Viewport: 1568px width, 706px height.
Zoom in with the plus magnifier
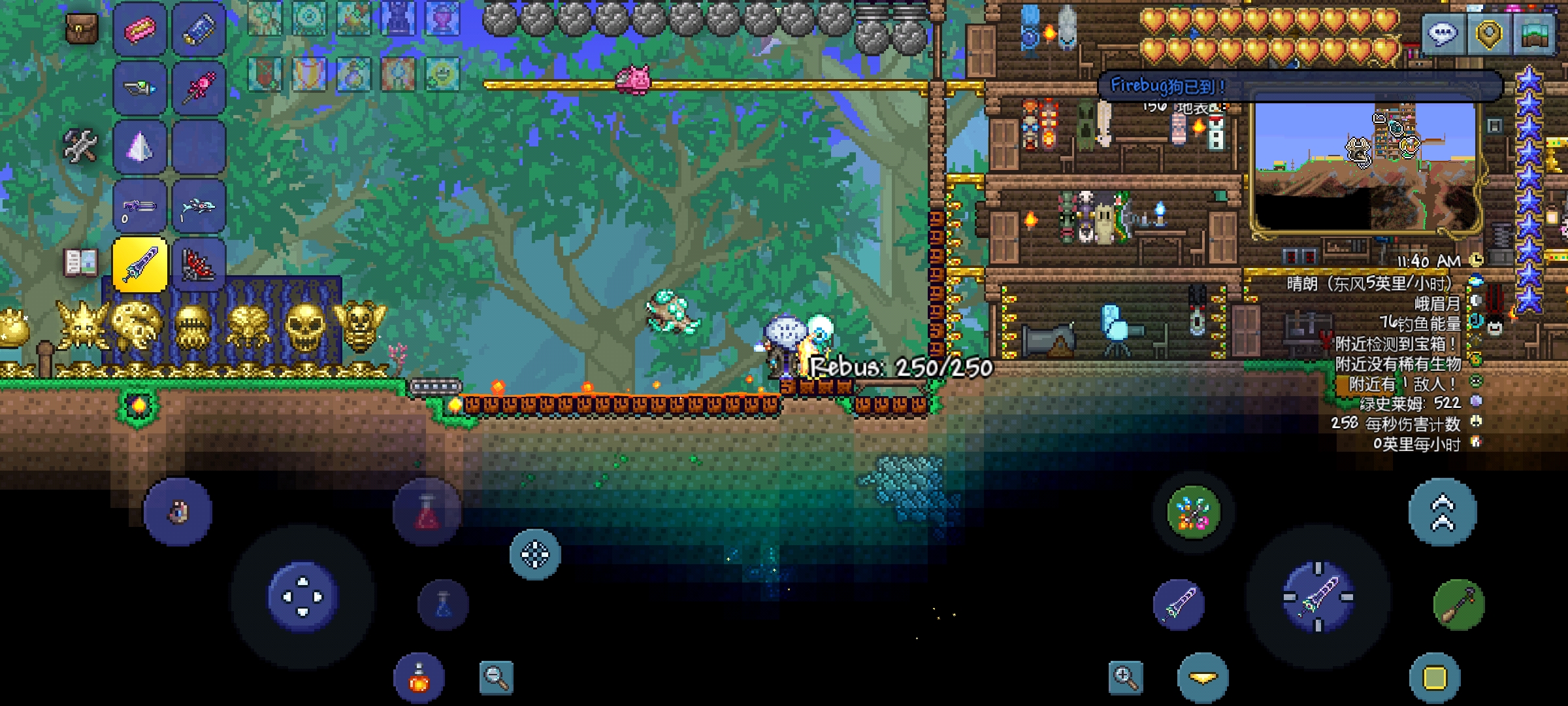coord(1126,677)
